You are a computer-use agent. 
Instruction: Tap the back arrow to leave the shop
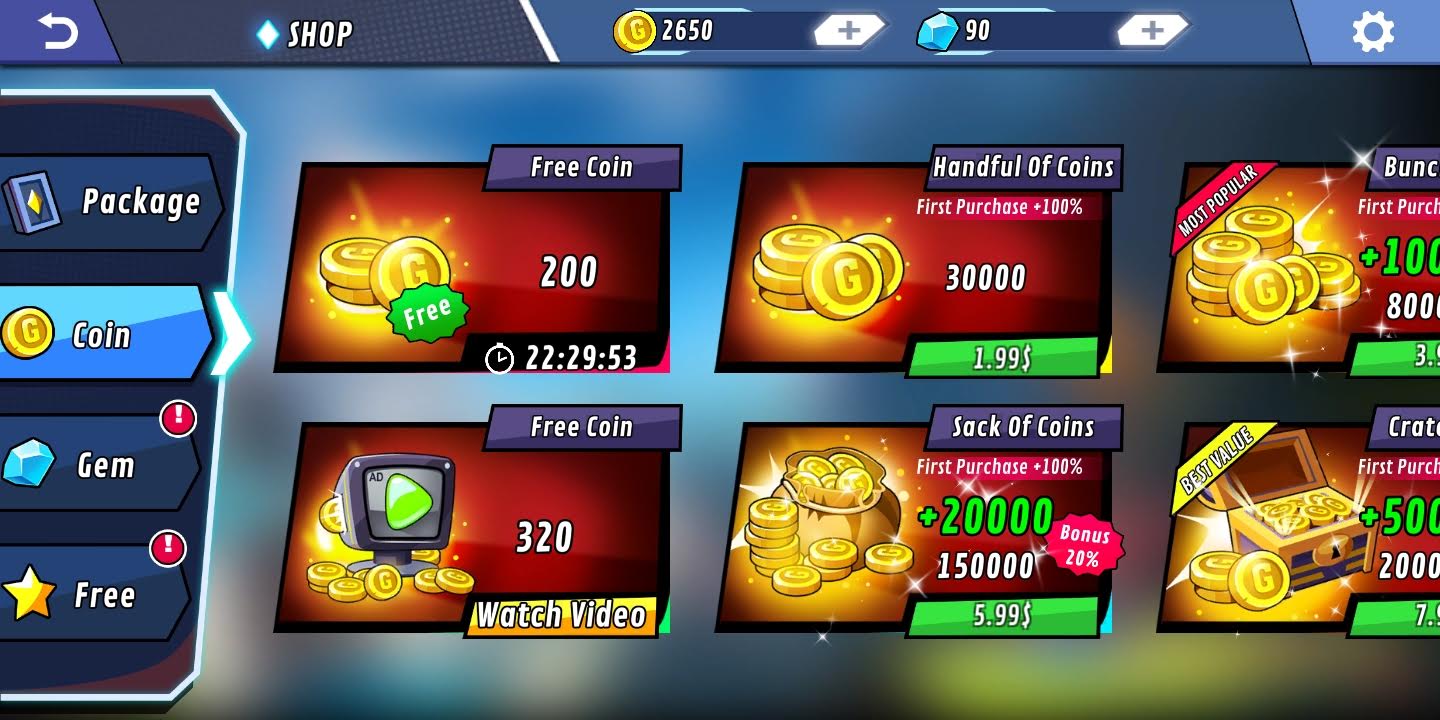point(60,31)
